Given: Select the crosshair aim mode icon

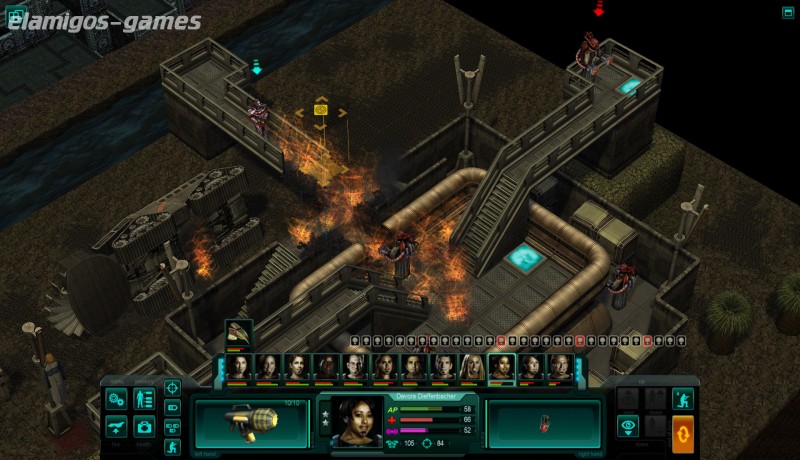Looking at the screenshot, I should tap(172, 388).
